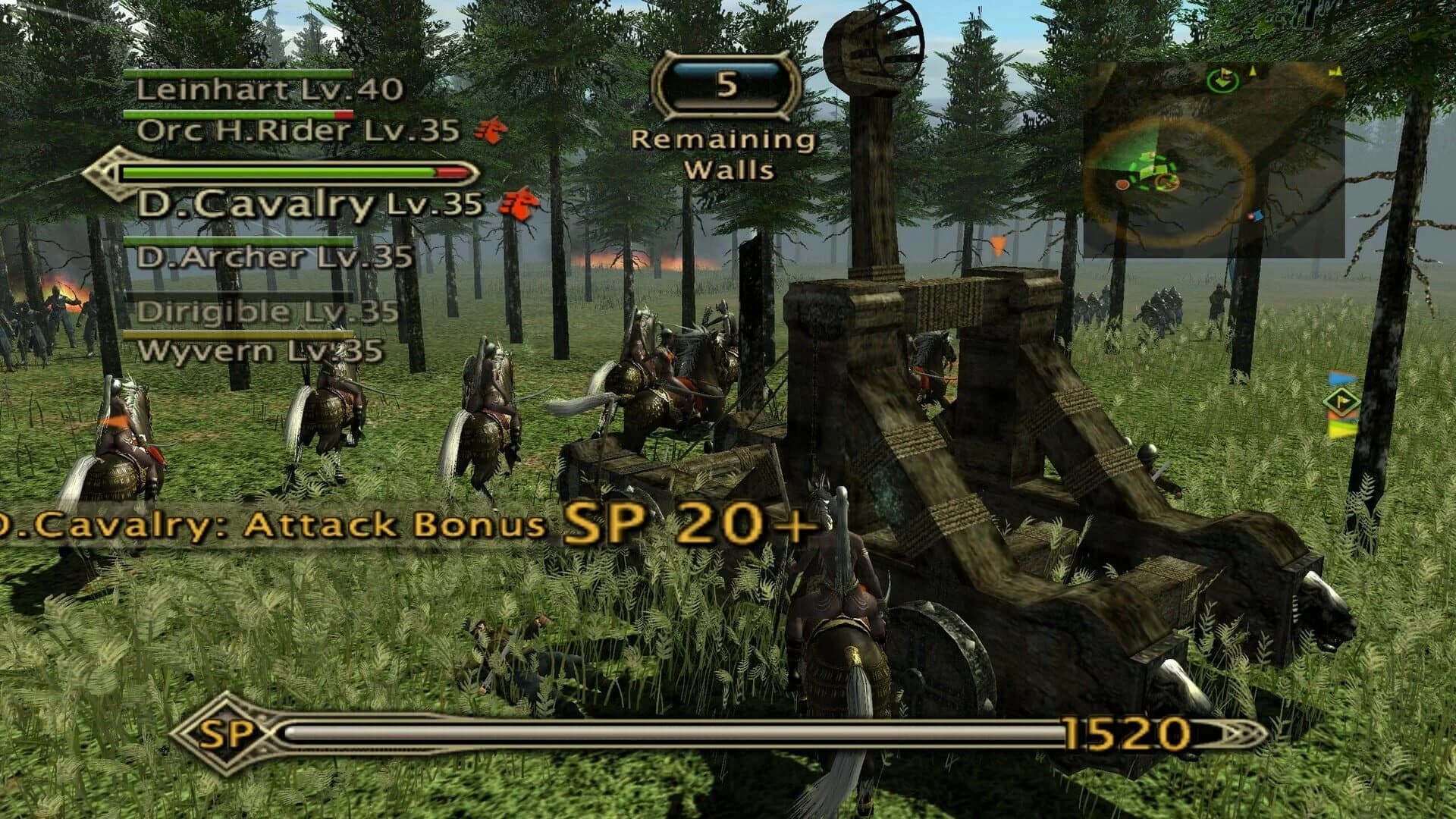
Task: Click the yellow triangle marker on the minimap
Action: [x=1251, y=72]
